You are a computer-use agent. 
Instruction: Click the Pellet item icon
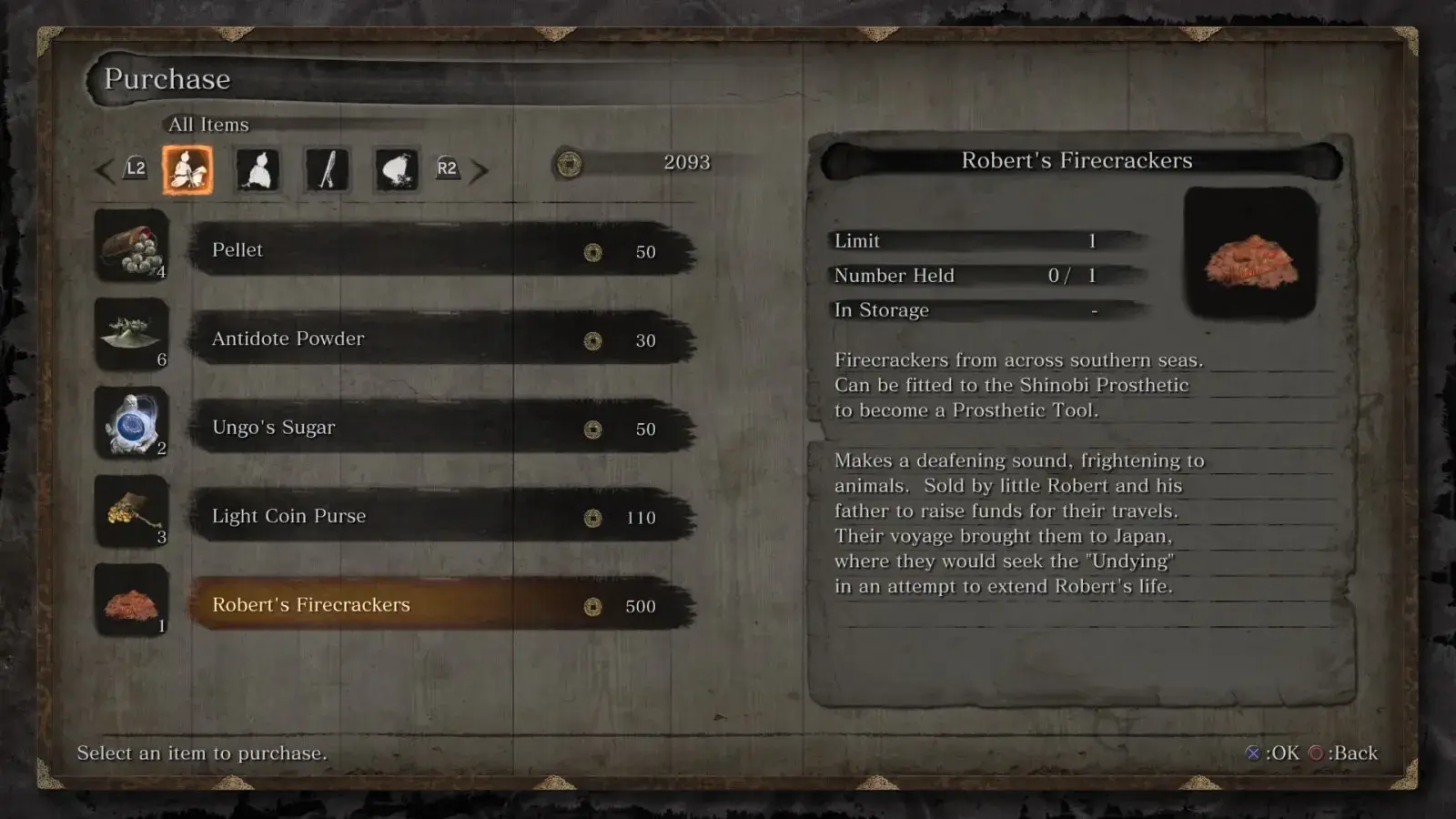coord(132,246)
